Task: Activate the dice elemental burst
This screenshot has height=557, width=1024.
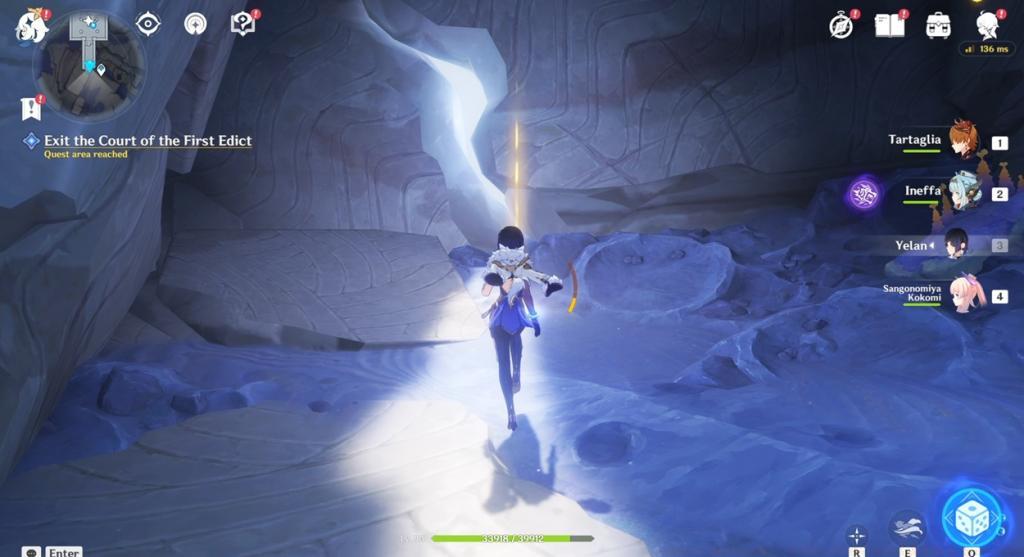Action: click(971, 517)
